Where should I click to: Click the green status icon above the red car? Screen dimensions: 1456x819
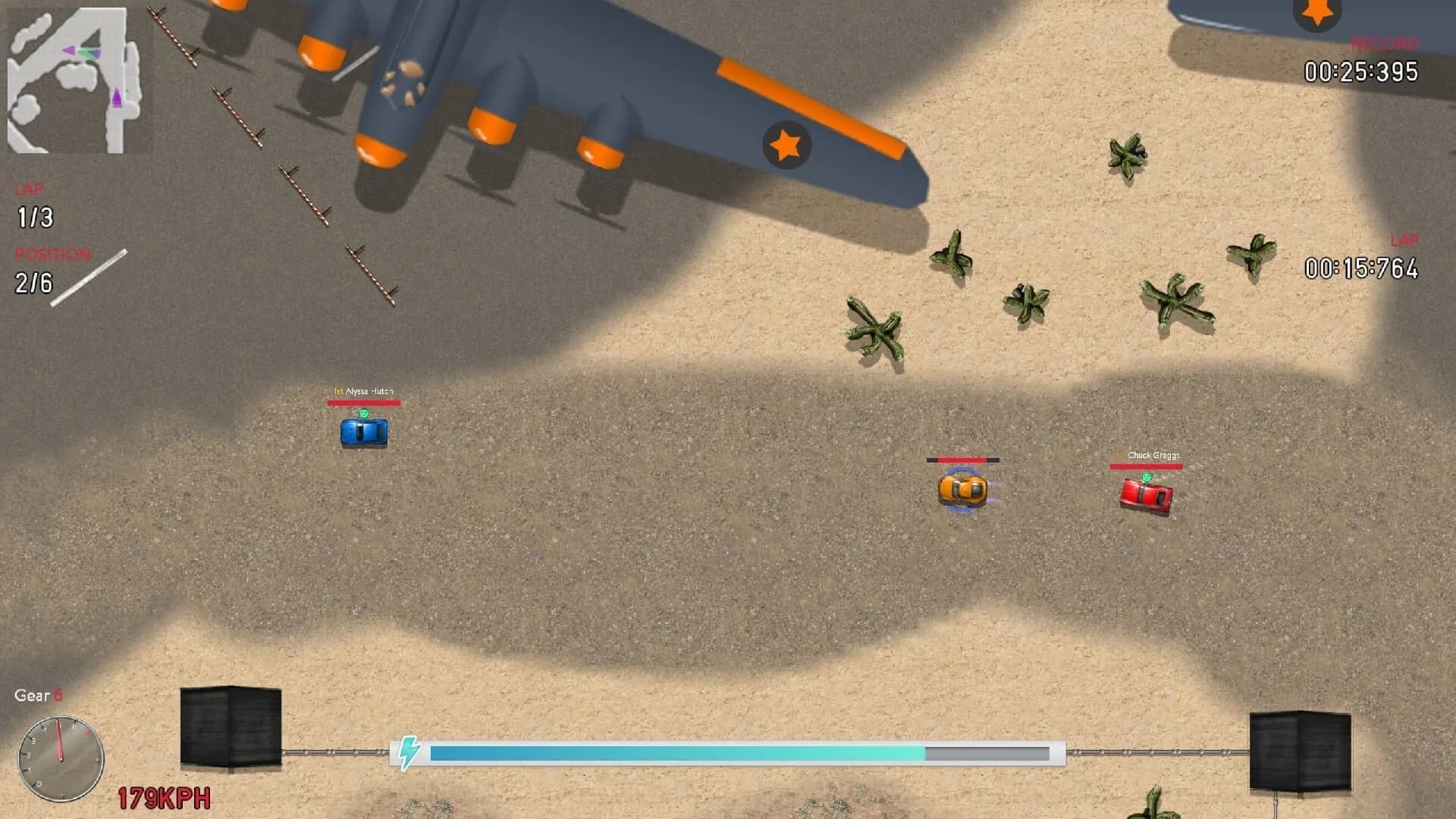point(1147,475)
